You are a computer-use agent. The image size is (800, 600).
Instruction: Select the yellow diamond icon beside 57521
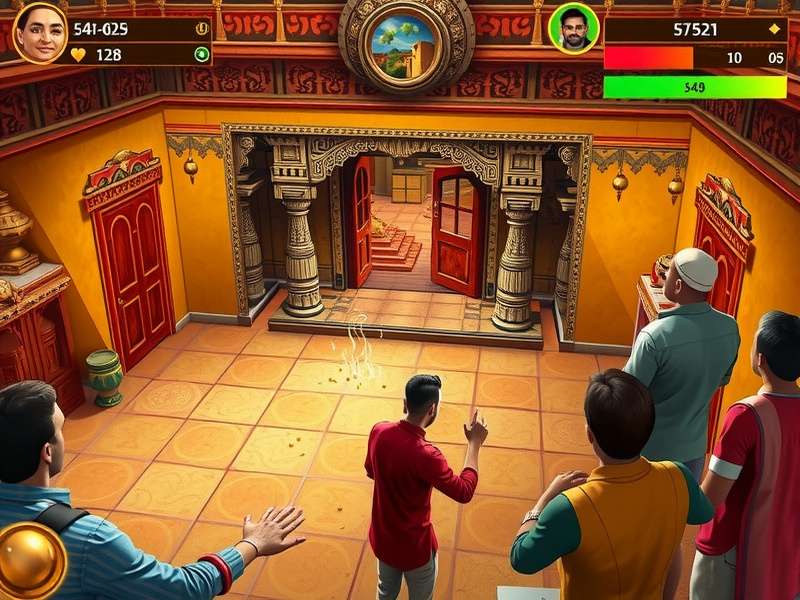pos(773,30)
